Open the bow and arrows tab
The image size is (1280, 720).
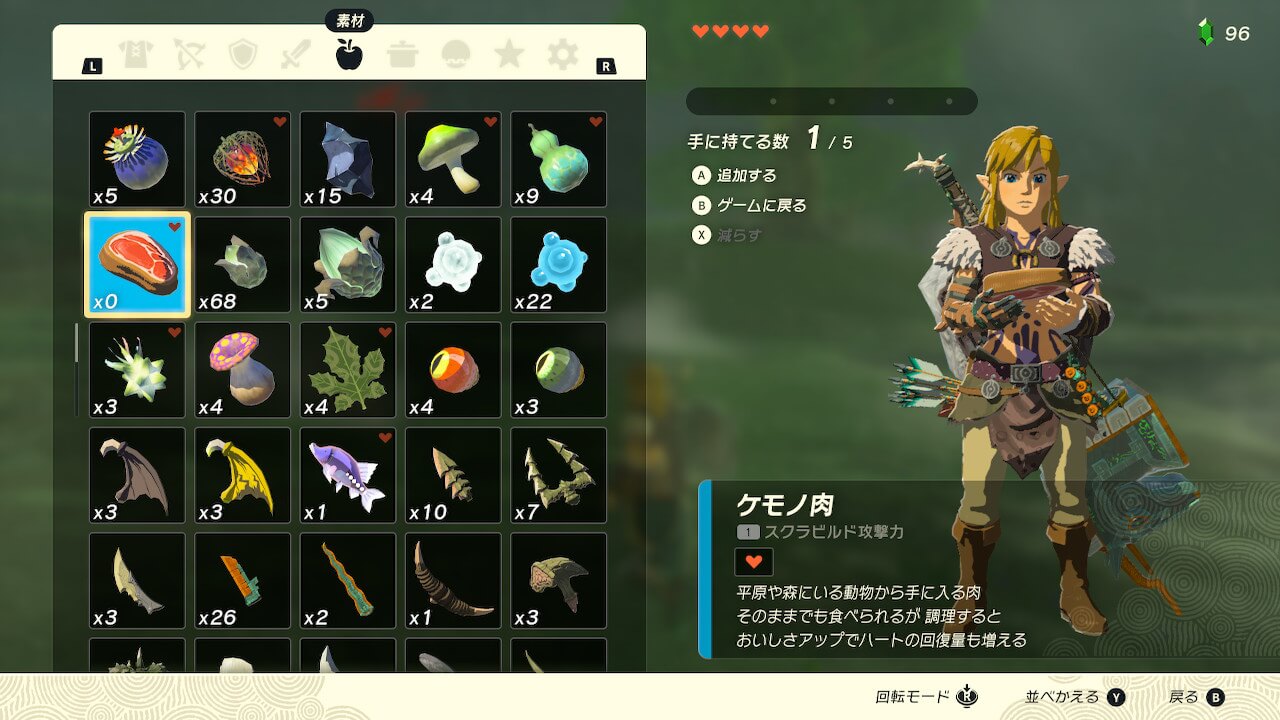pyautogui.click(x=189, y=54)
